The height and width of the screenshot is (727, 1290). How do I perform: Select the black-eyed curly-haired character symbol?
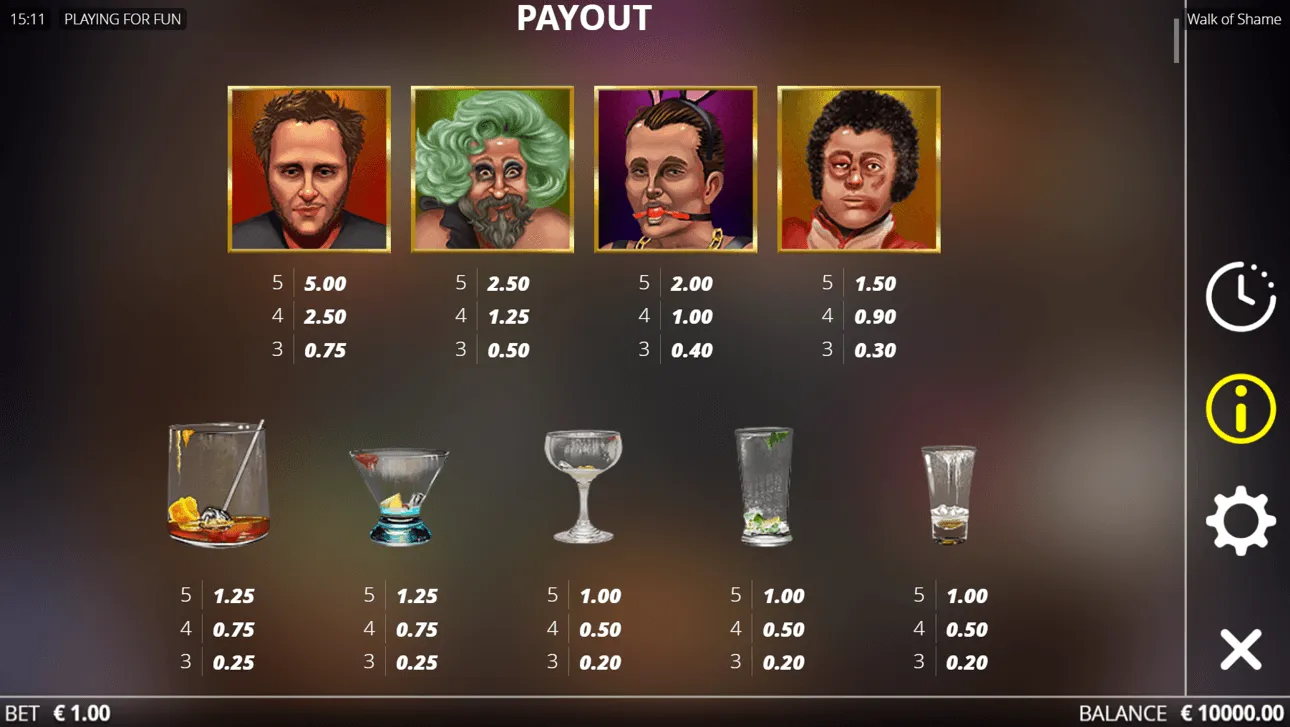tap(858, 170)
